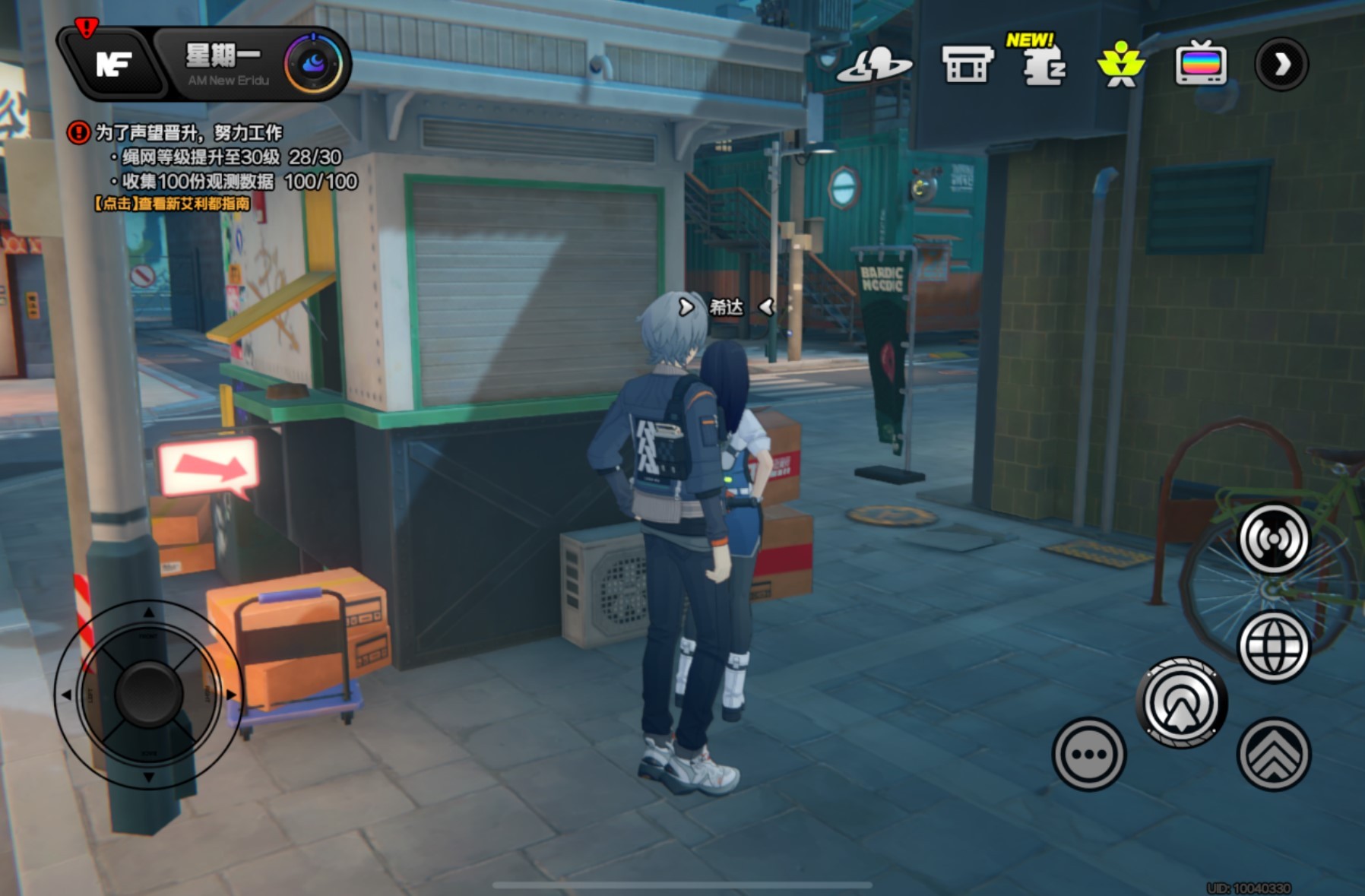Tap the signal broadcast round button
Viewport: 1365px width, 896px height.
click(x=1274, y=540)
